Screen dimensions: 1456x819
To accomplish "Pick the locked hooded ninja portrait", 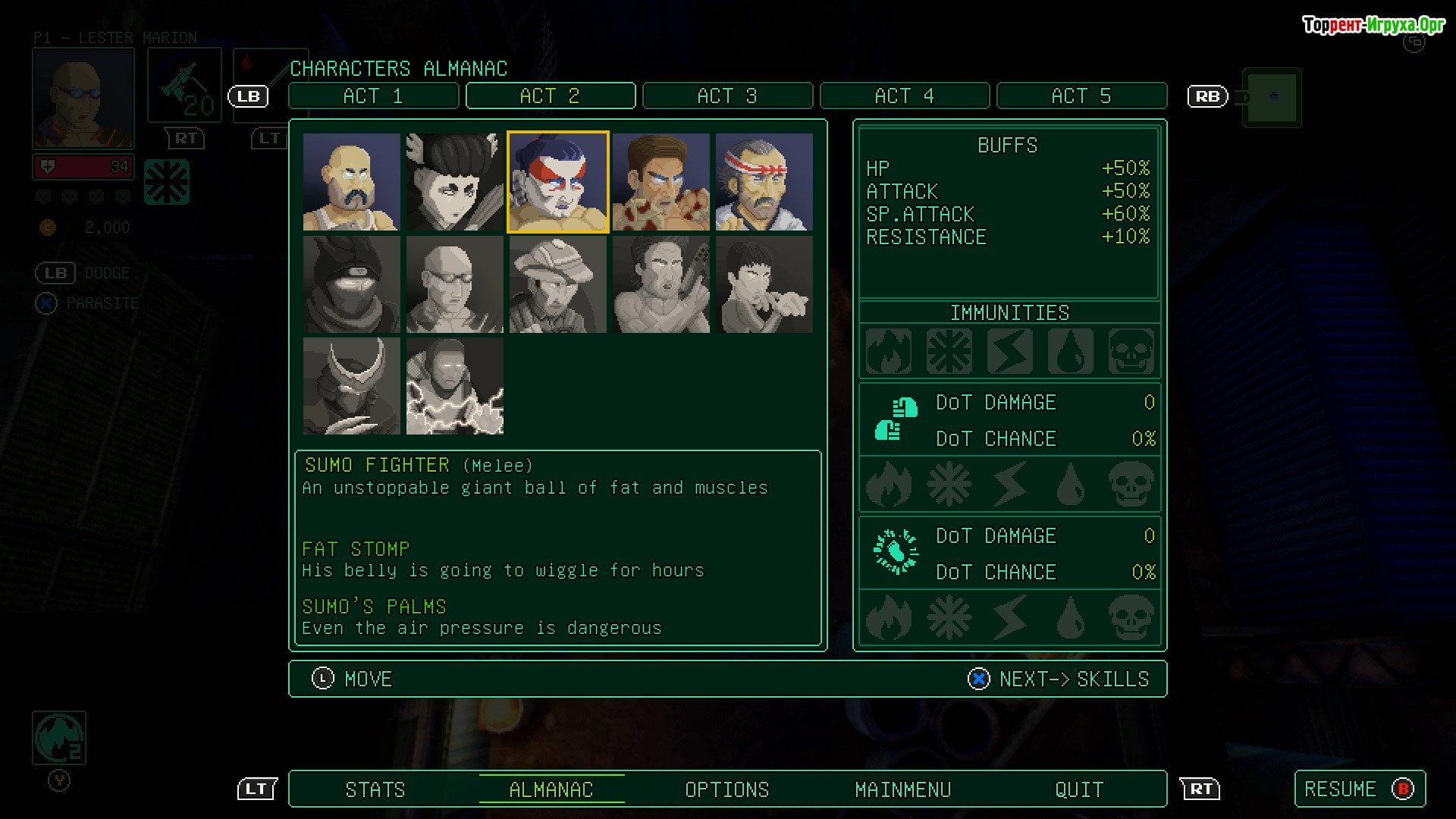I will pyautogui.click(x=351, y=284).
